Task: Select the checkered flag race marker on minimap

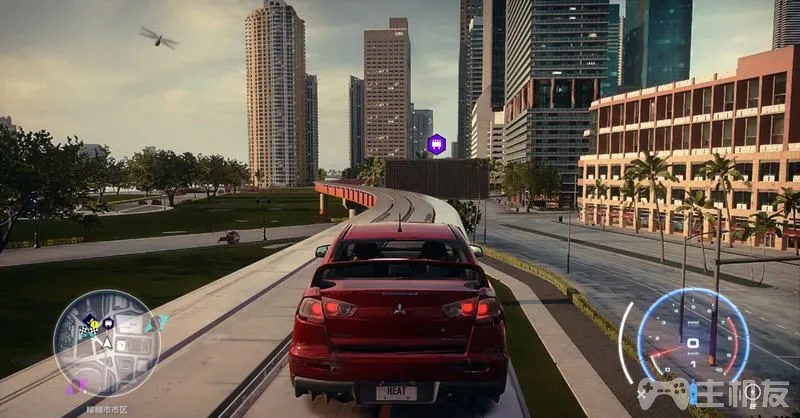Action: click(86, 330)
